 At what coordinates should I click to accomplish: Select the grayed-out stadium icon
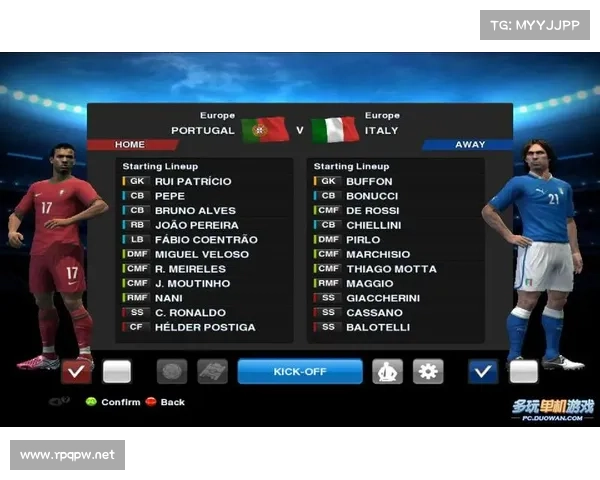(212, 372)
